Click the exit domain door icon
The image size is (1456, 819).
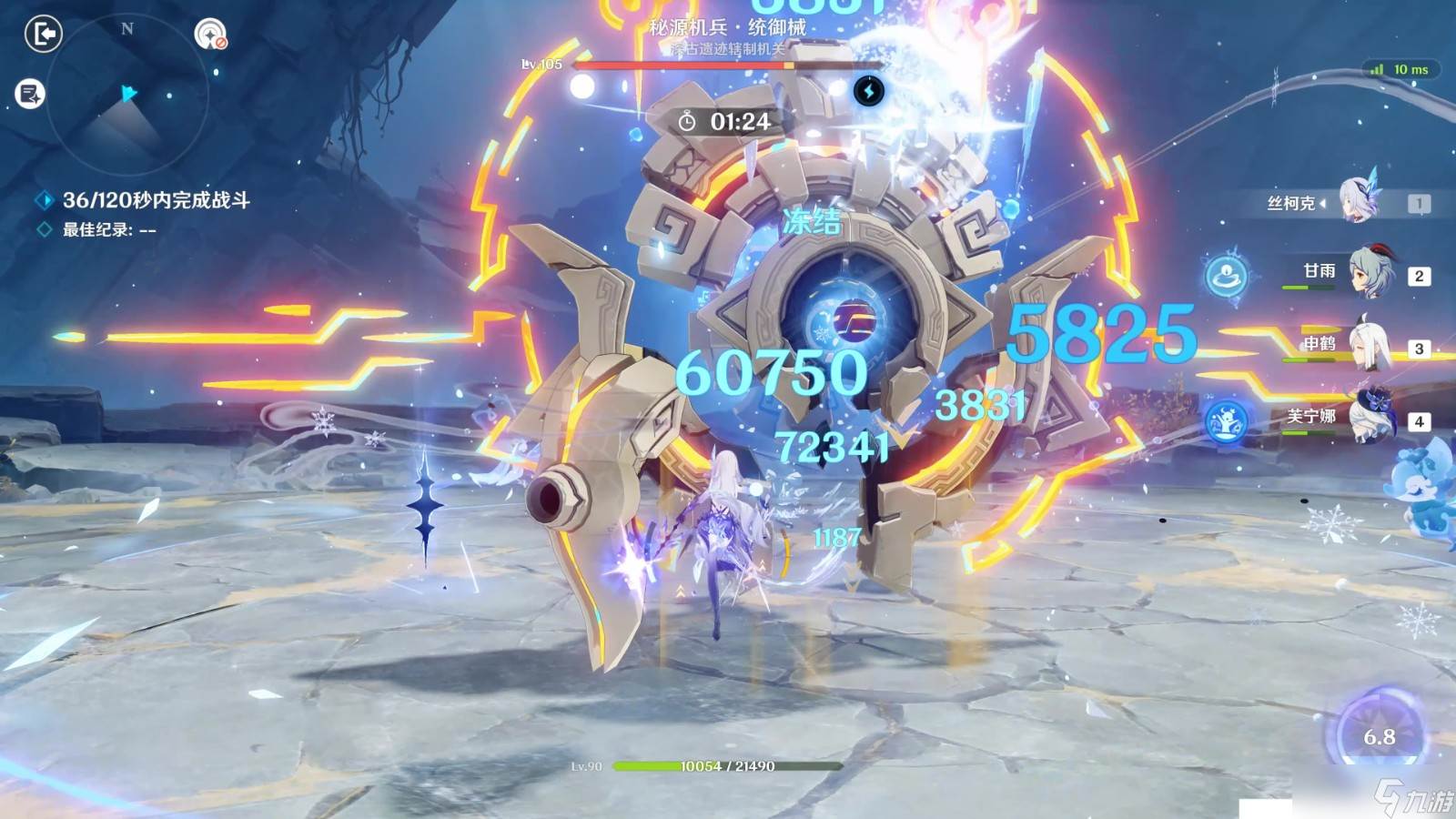click(43, 35)
